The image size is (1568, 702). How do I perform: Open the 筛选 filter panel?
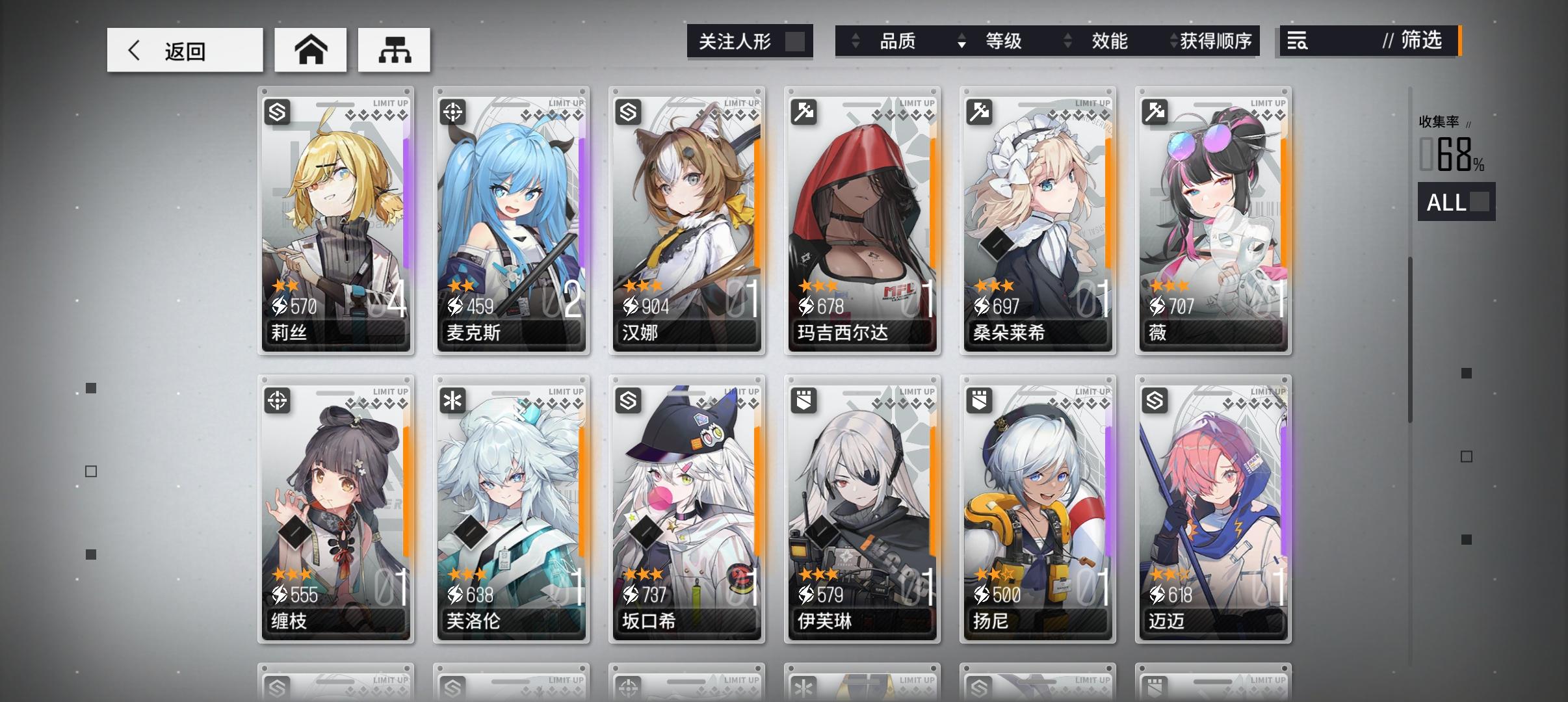click(x=1420, y=41)
